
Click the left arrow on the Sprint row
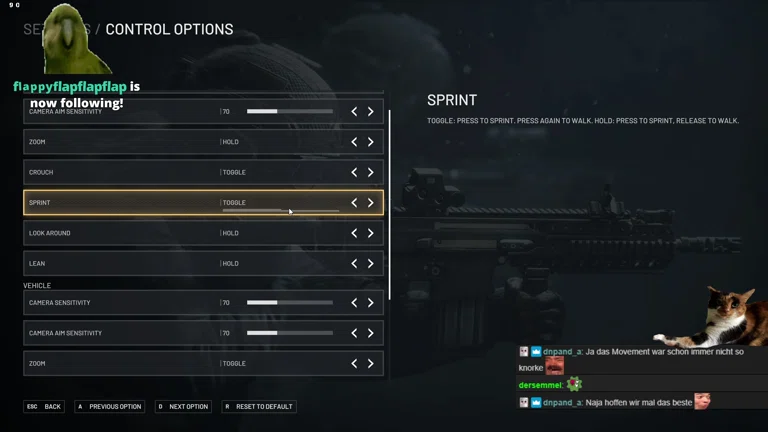[354, 203]
